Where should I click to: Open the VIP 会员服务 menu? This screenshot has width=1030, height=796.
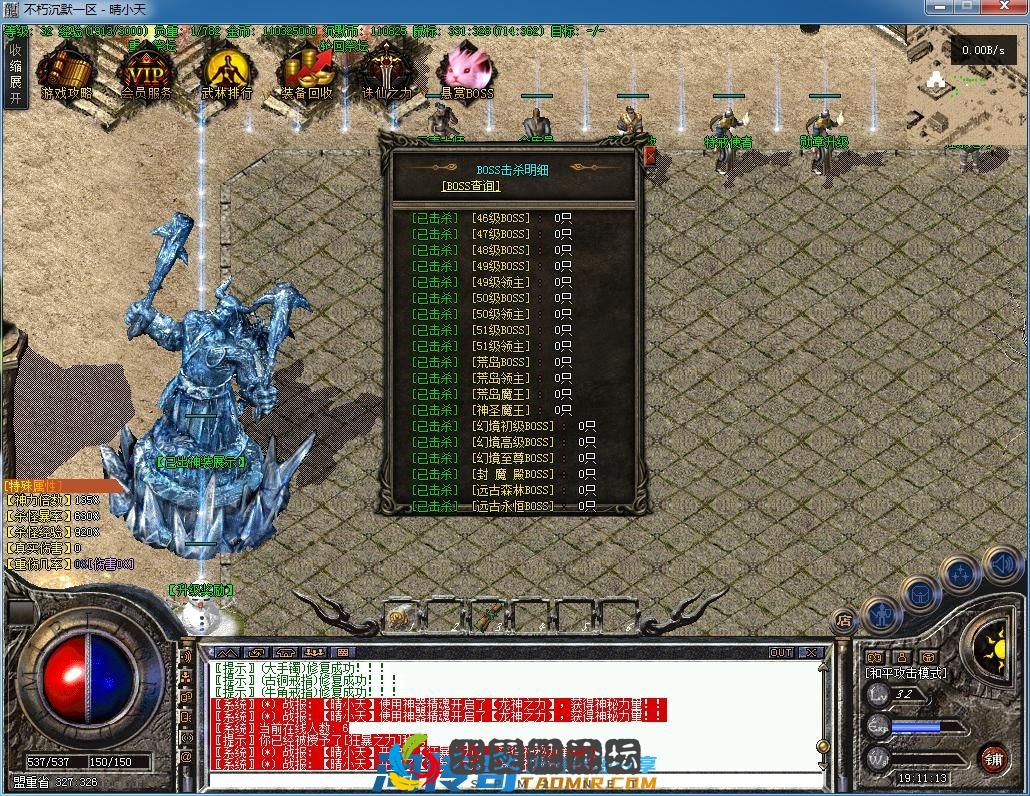[146, 72]
